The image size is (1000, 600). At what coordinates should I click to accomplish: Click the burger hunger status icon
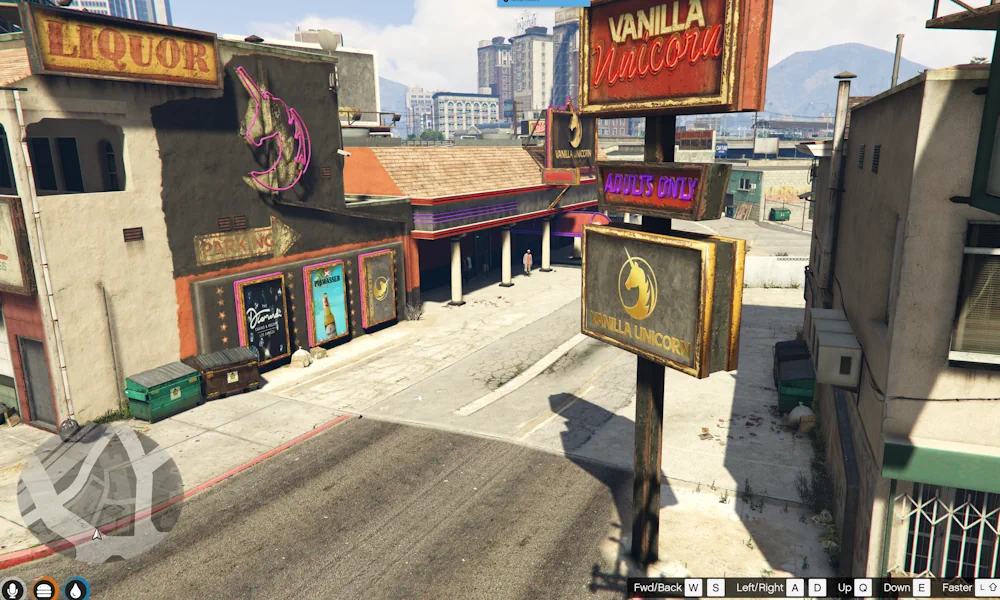(x=45, y=590)
